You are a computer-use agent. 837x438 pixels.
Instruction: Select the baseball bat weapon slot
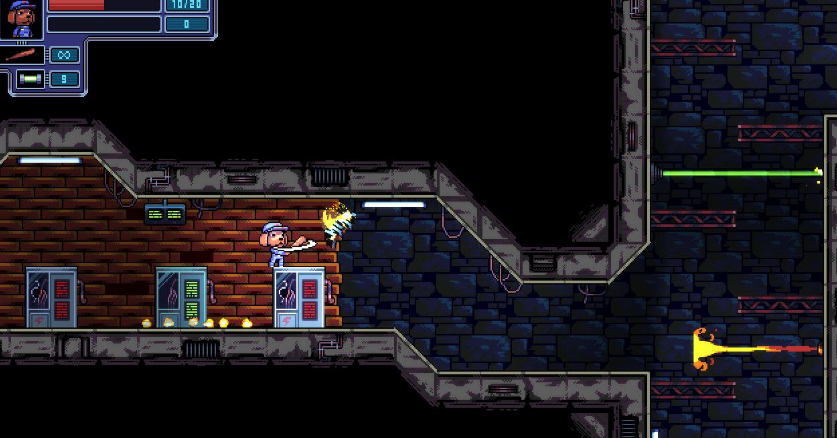click(23, 56)
